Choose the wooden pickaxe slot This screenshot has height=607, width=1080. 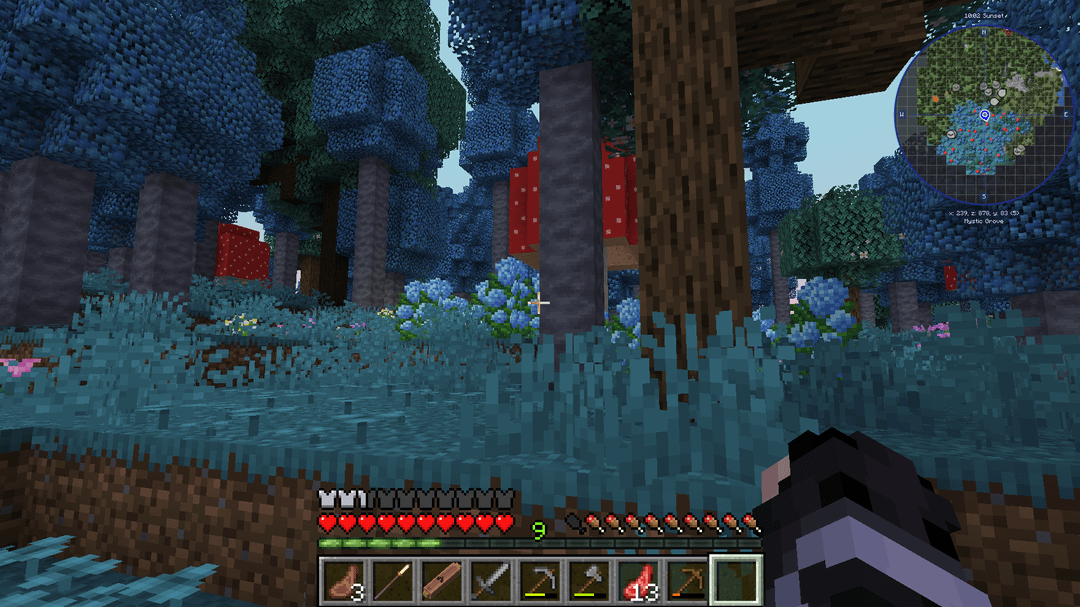click(686, 581)
